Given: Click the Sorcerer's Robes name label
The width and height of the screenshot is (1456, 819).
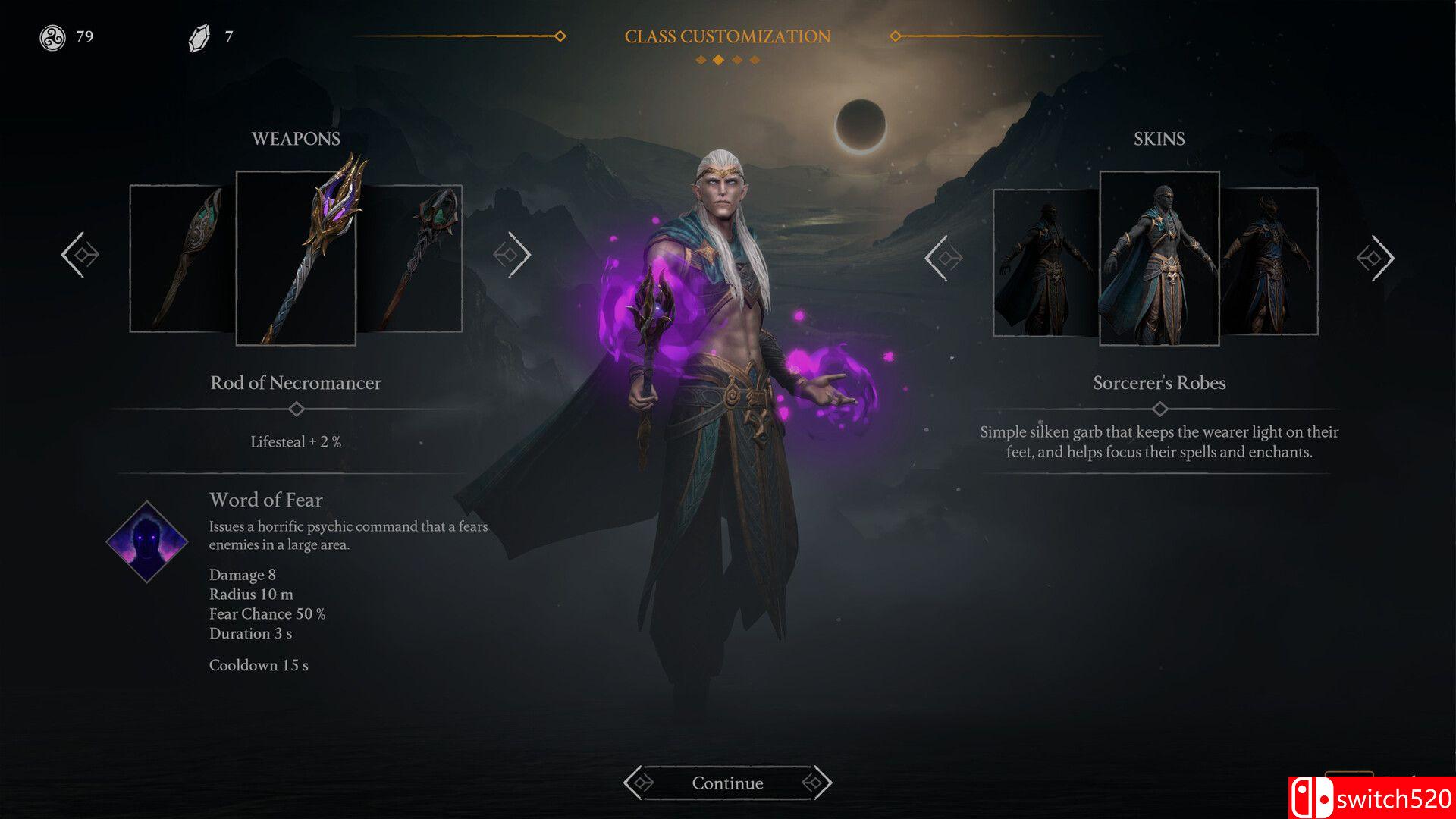Looking at the screenshot, I should (x=1159, y=383).
